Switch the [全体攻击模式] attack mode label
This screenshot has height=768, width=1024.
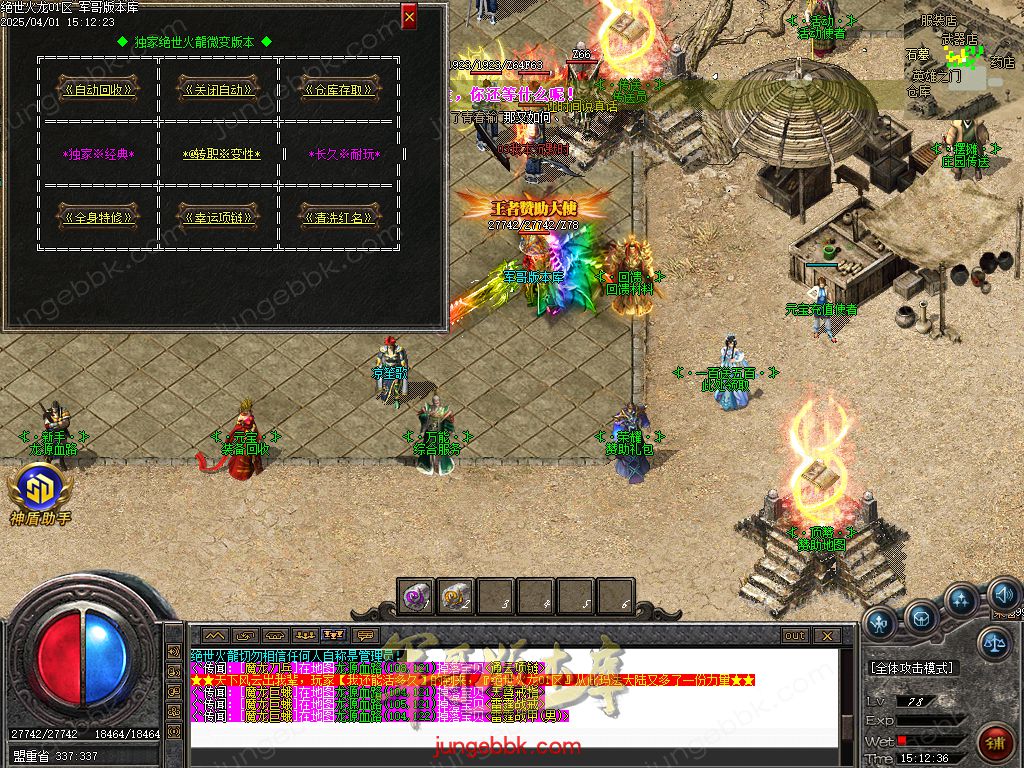click(912, 667)
